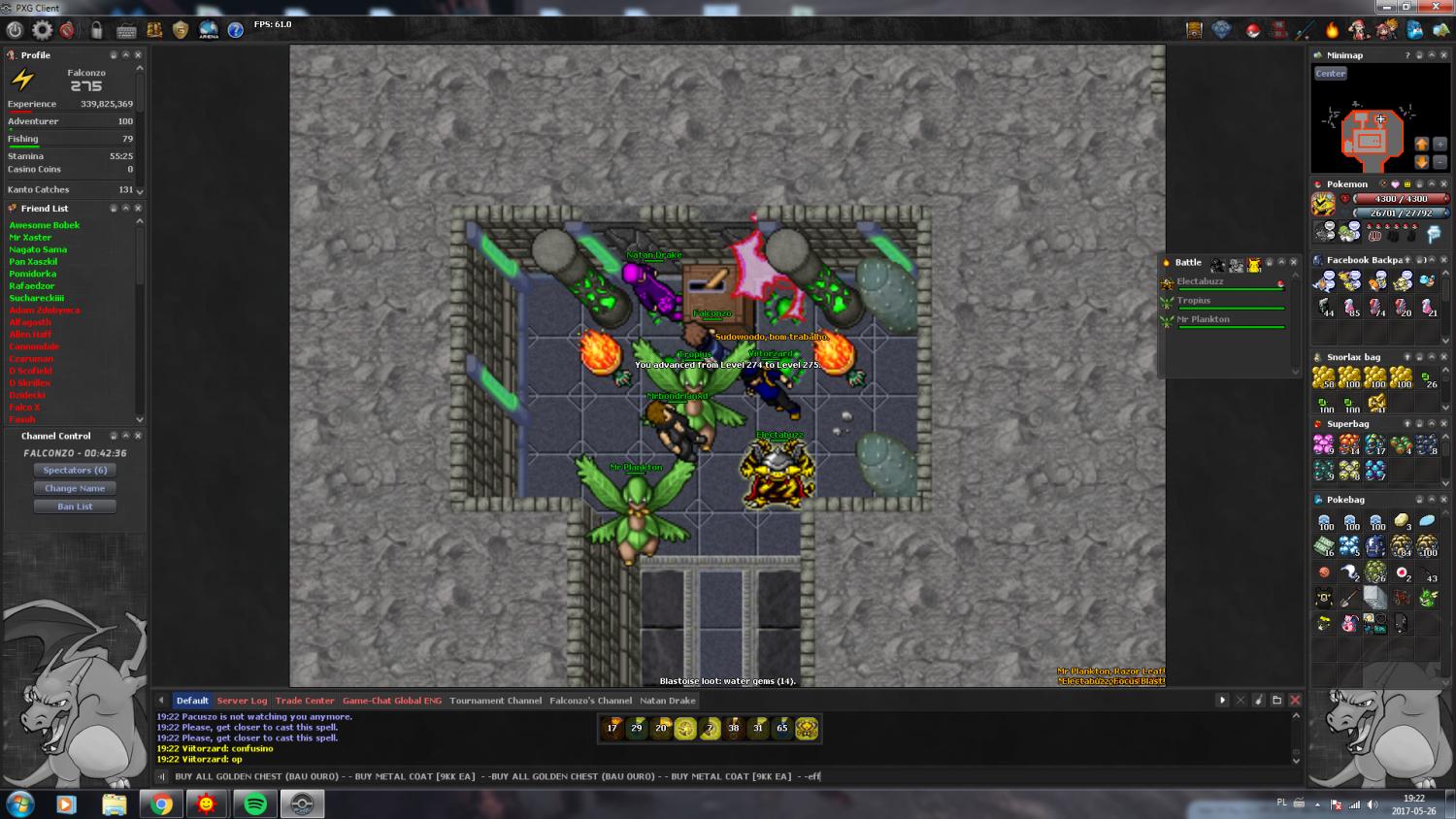This screenshot has height=819, width=1456.
Task: Open the Trade Center chat tab
Action: [x=305, y=701]
